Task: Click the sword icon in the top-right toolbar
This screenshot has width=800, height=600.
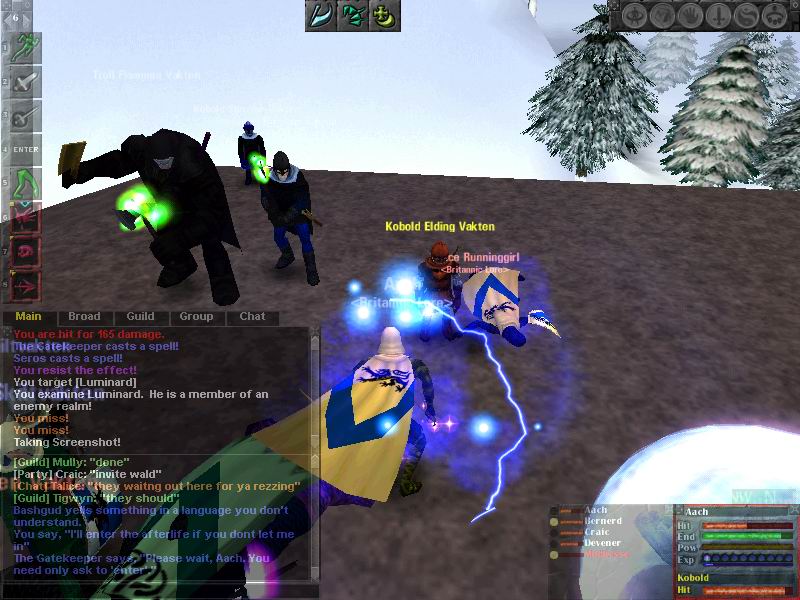Action: [720, 16]
